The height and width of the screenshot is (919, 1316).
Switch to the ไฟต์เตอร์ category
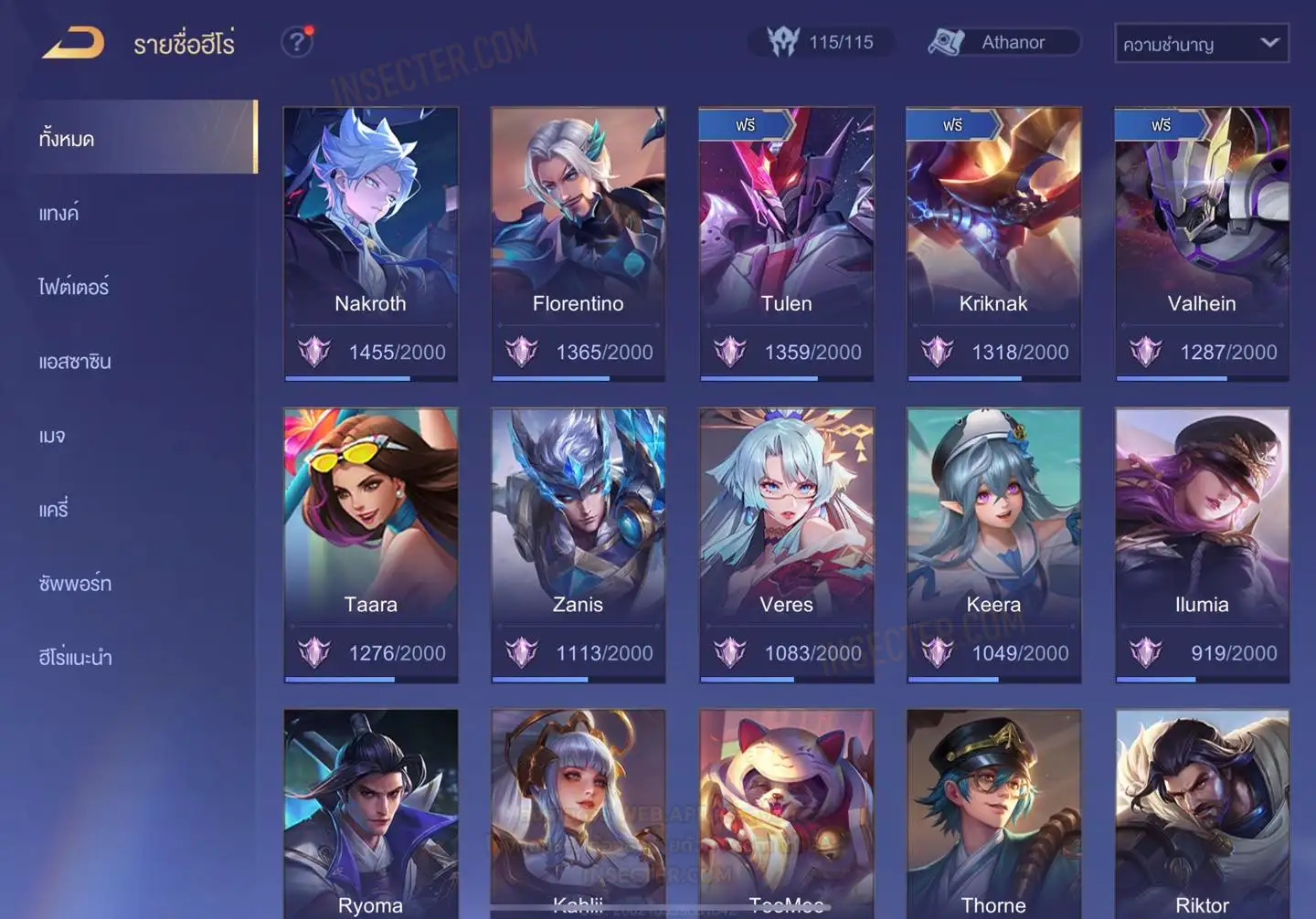74,288
